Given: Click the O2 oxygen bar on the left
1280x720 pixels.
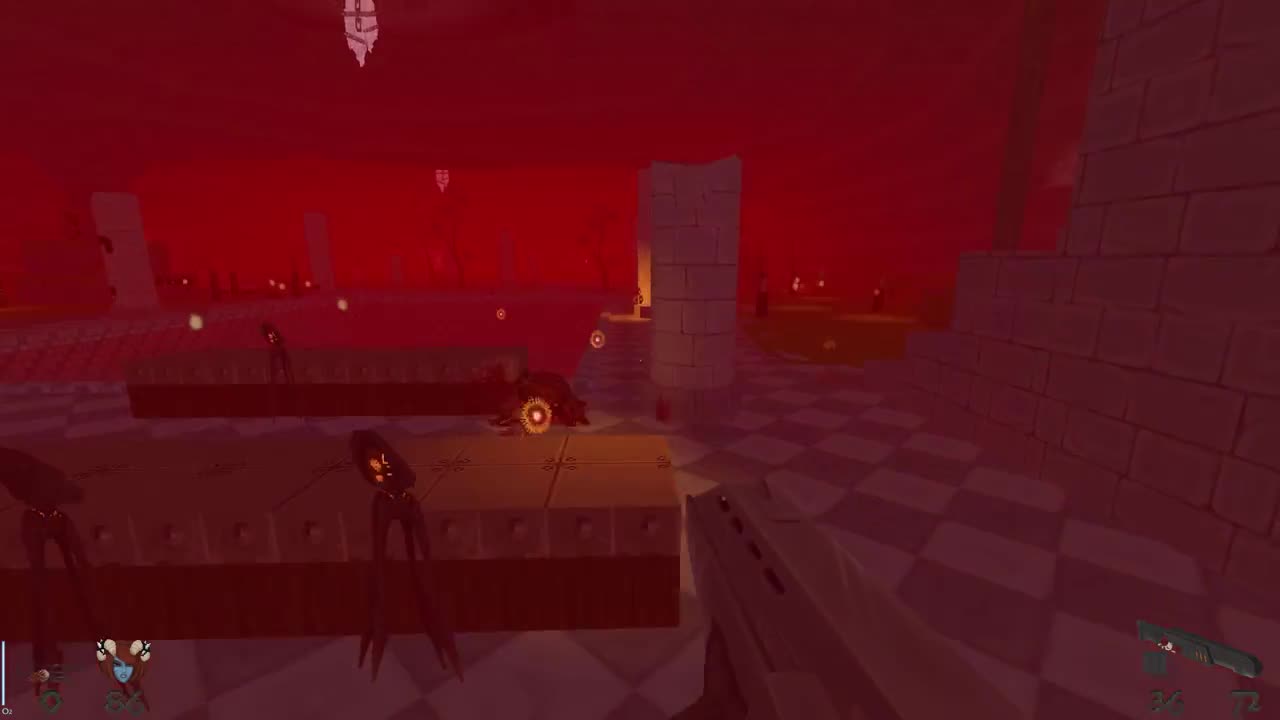Looking at the screenshot, I should [x=3, y=680].
